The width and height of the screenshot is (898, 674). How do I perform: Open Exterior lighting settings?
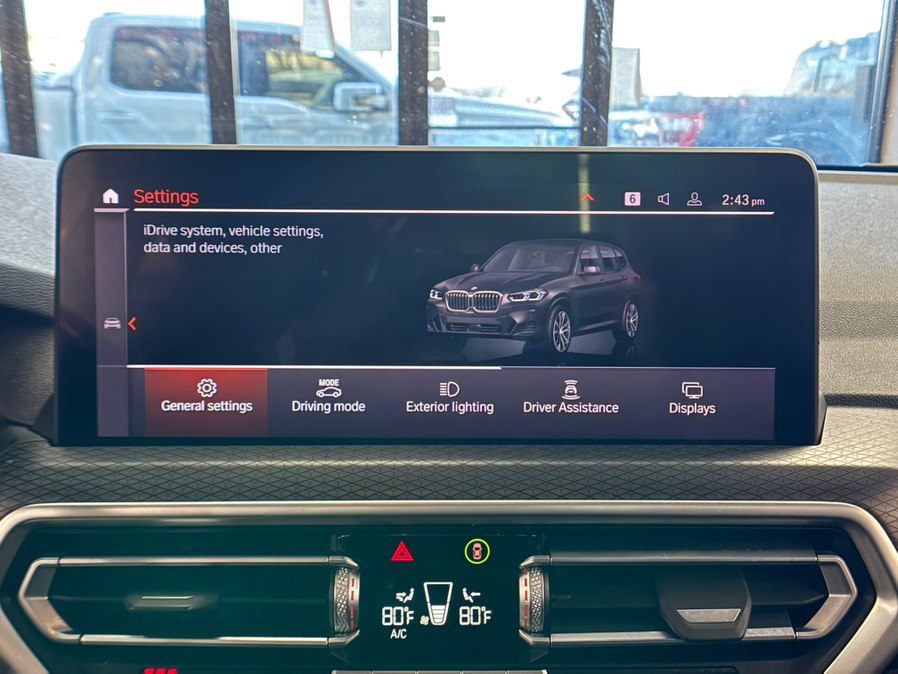449,397
